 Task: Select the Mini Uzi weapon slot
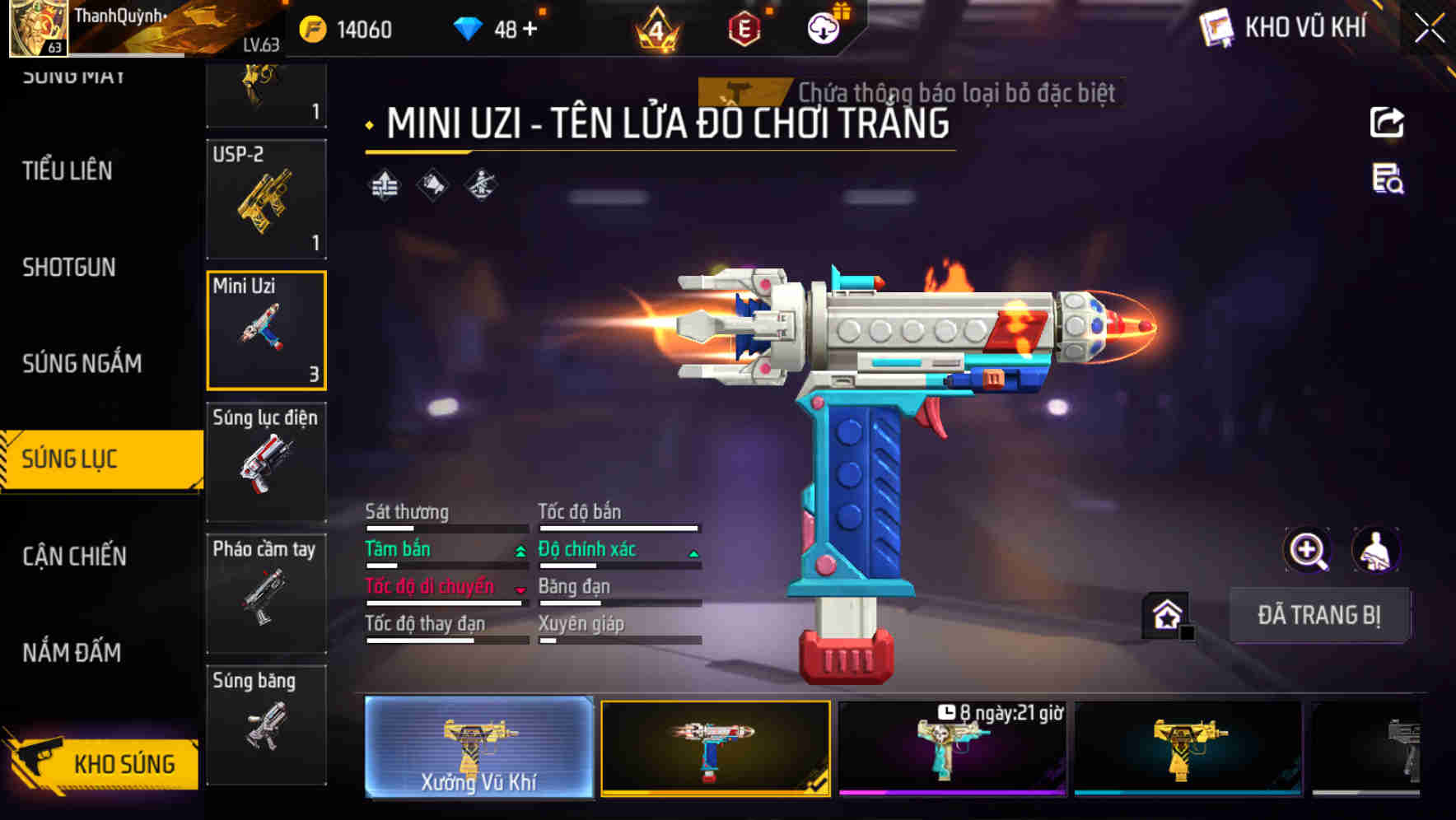[266, 330]
